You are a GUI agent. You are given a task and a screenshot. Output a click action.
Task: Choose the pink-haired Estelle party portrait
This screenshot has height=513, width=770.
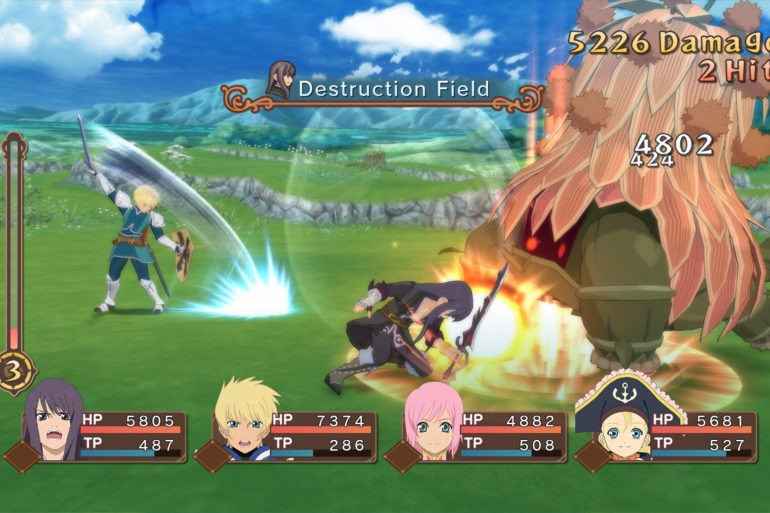433,422
